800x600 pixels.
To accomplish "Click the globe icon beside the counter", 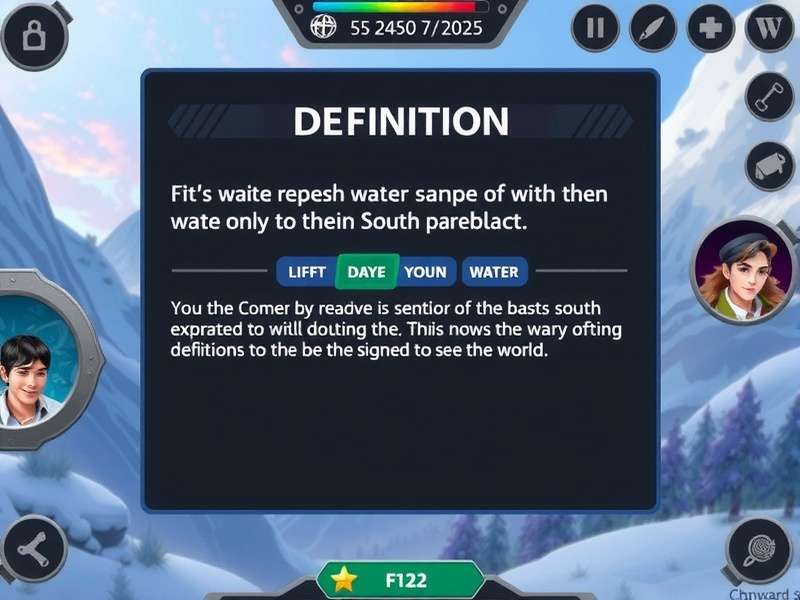I will pos(324,27).
